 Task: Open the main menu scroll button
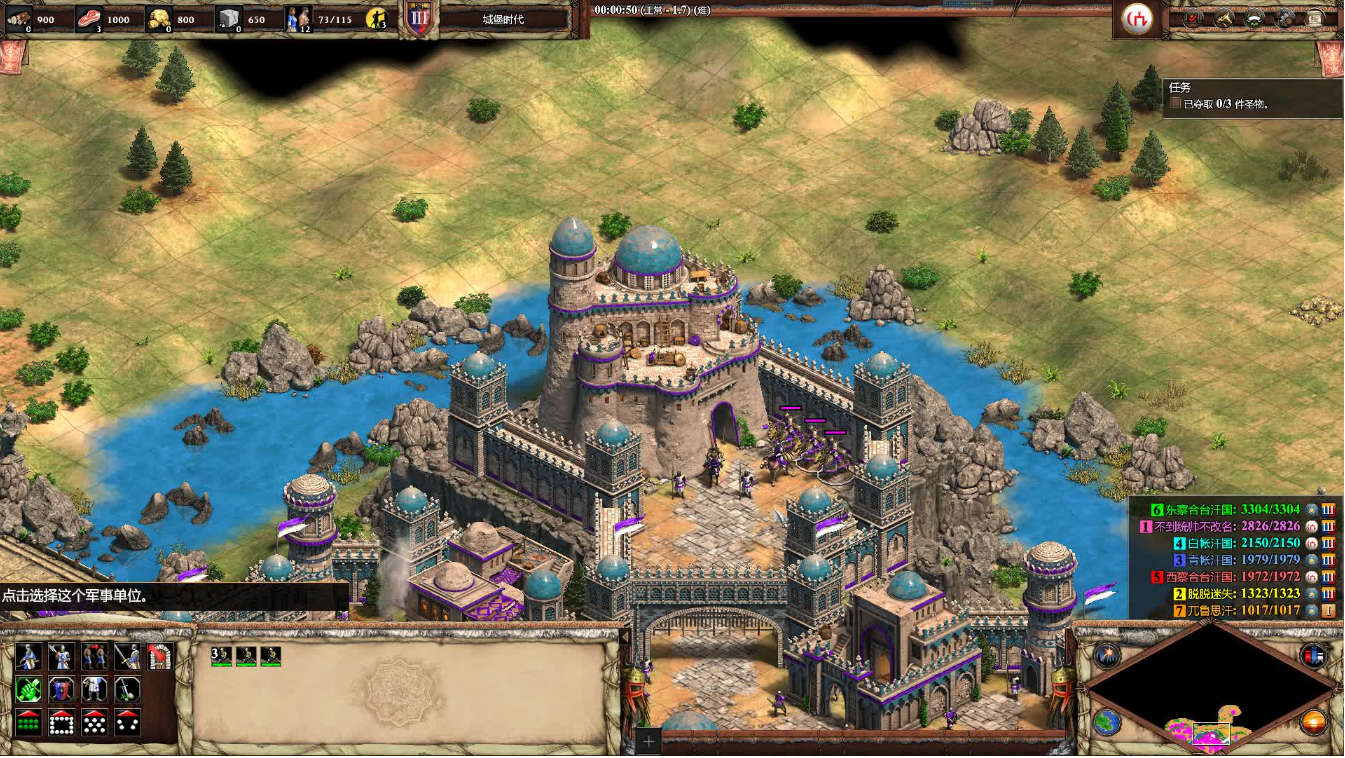click(x=1314, y=18)
